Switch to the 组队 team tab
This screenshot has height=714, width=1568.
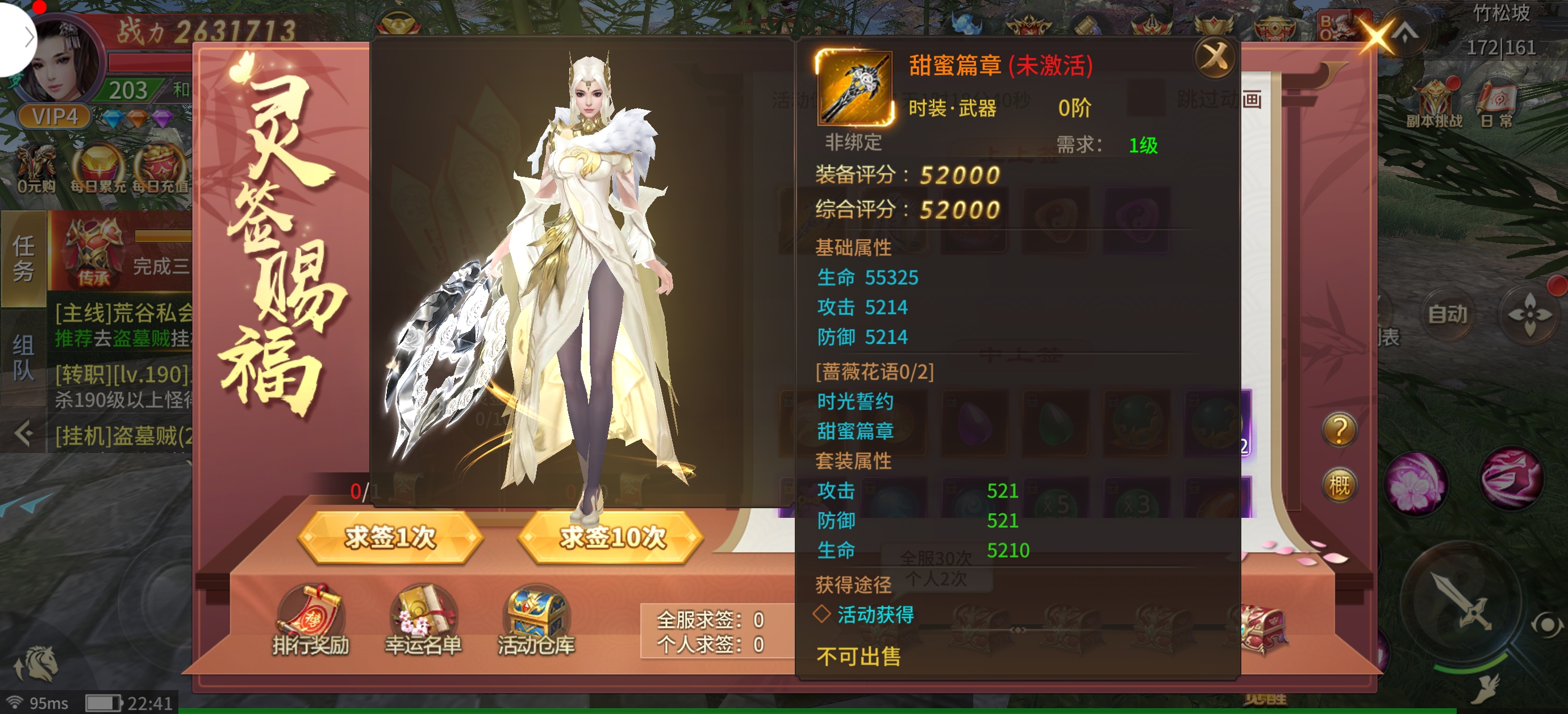(24, 357)
